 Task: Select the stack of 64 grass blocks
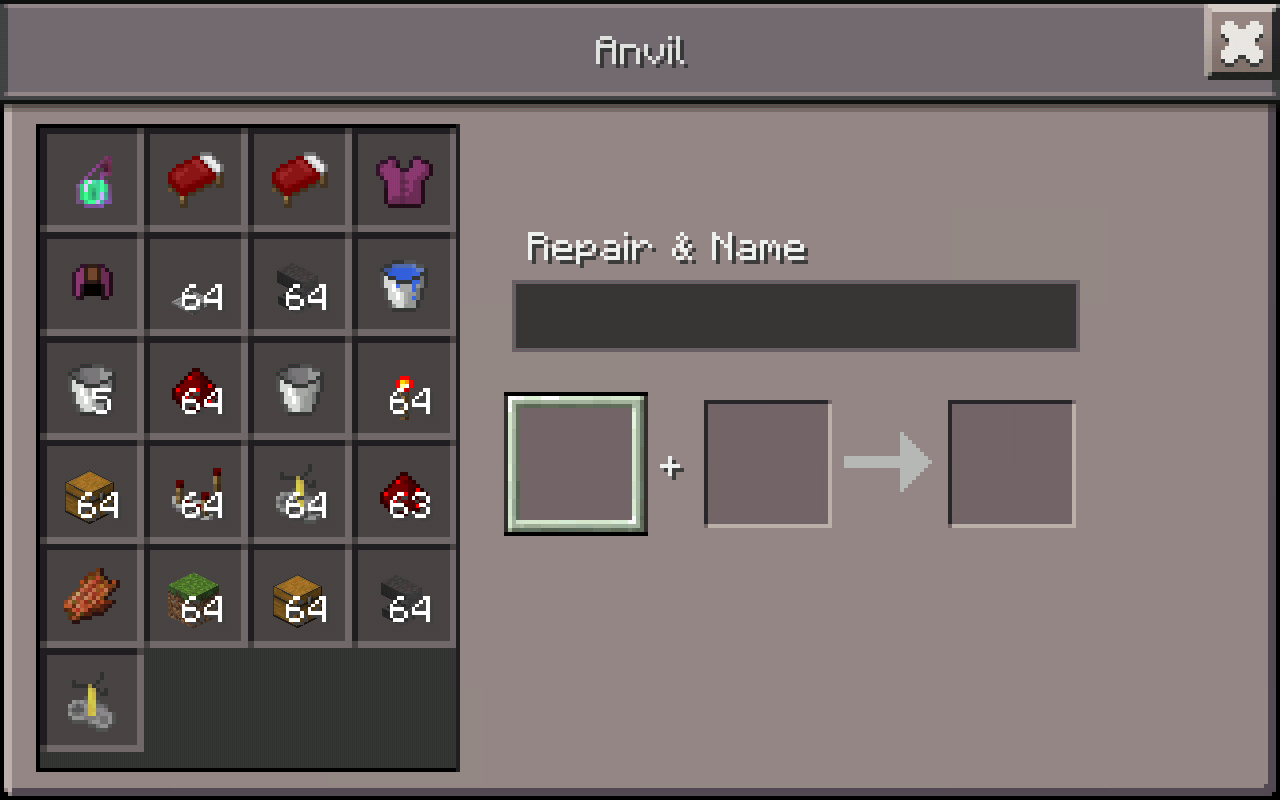click(x=195, y=597)
